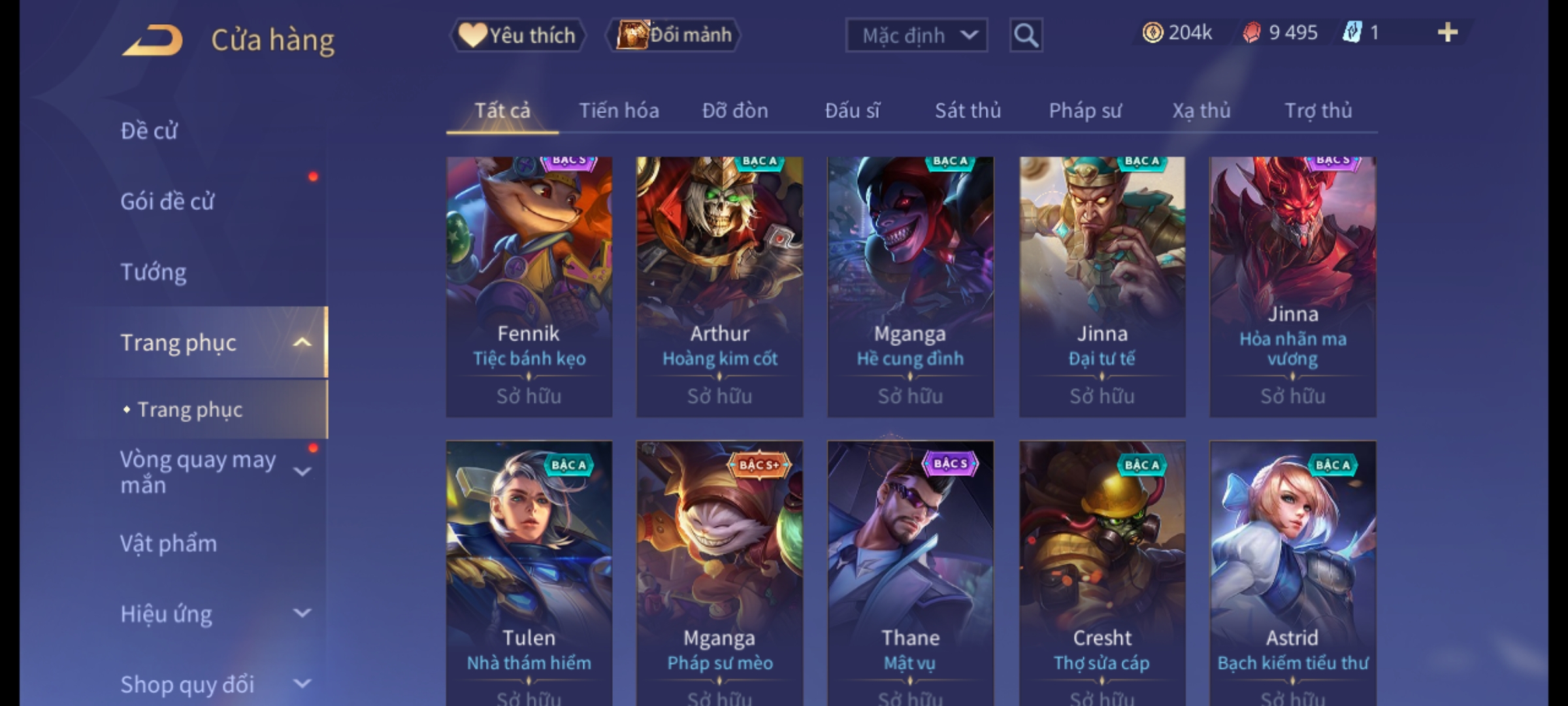Switch to the Tiến hóa tab
Image resolution: width=1568 pixels, height=706 pixels.
pyautogui.click(x=619, y=111)
